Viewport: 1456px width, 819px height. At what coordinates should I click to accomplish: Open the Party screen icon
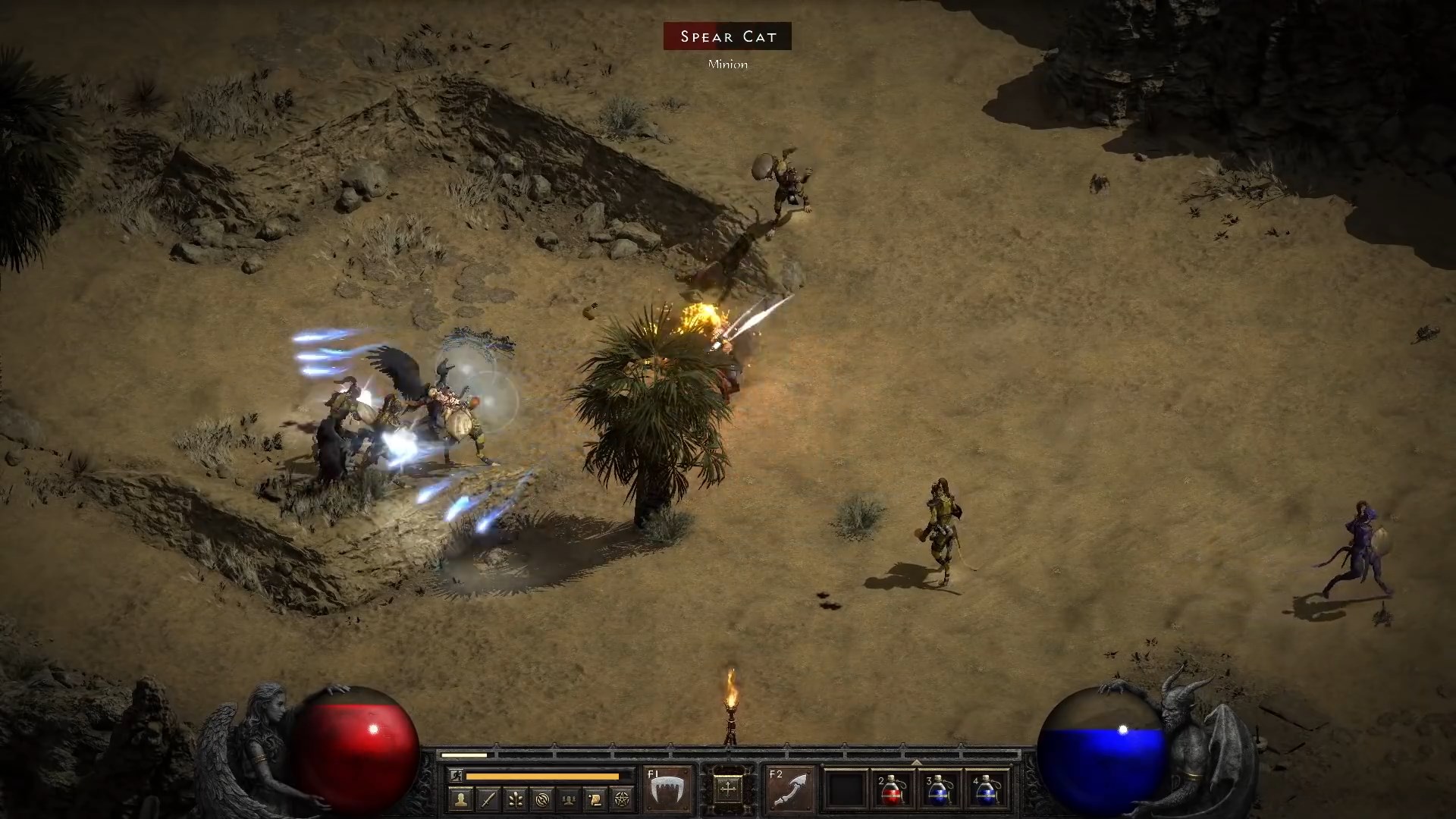(567, 799)
